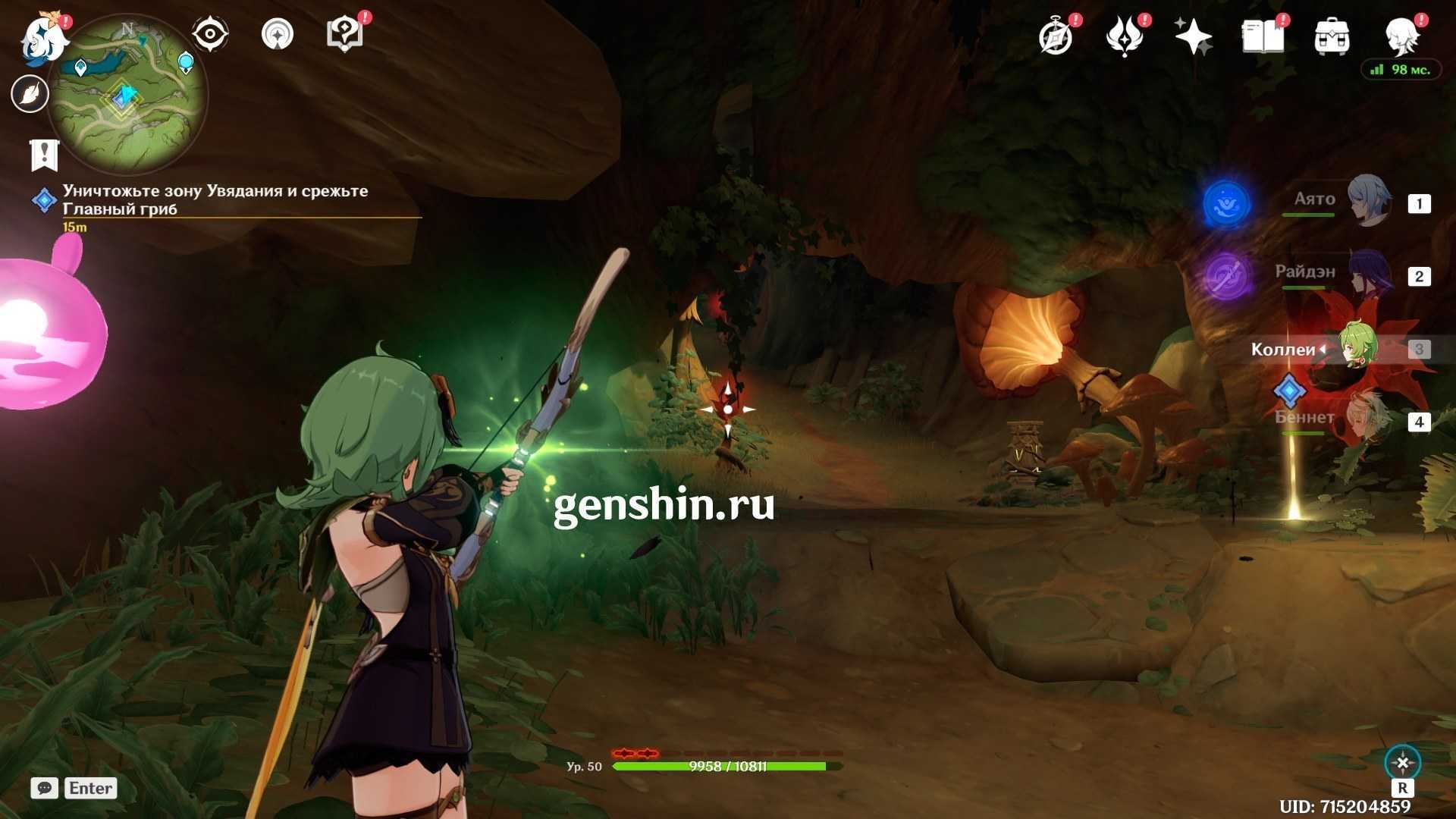Viewport: 1456px width, 819px height.
Task: Open the quest banner with exclamation mark
Action: 44,155
